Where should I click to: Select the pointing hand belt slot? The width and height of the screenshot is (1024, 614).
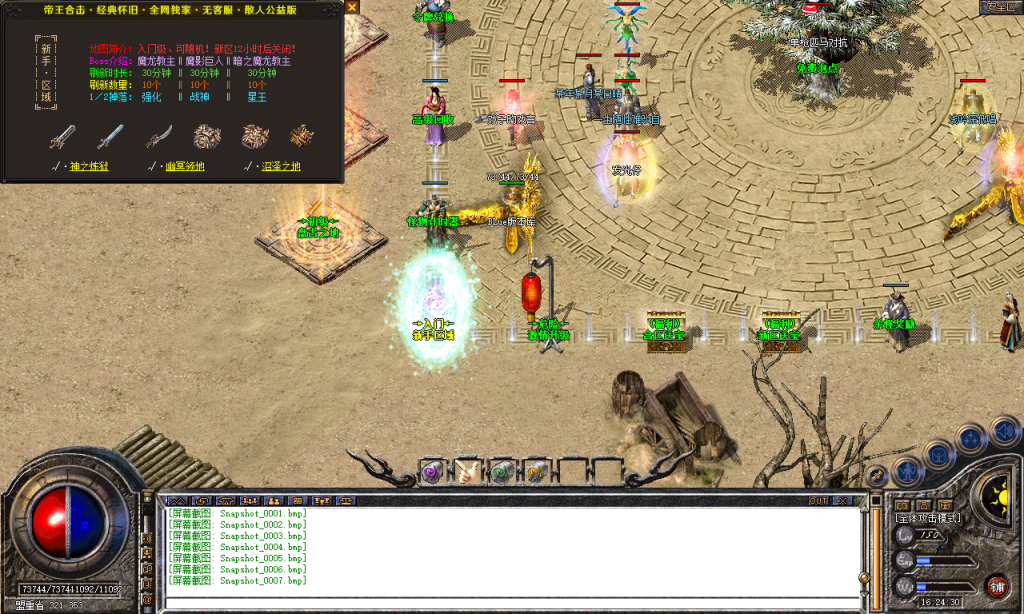[467, 470]
